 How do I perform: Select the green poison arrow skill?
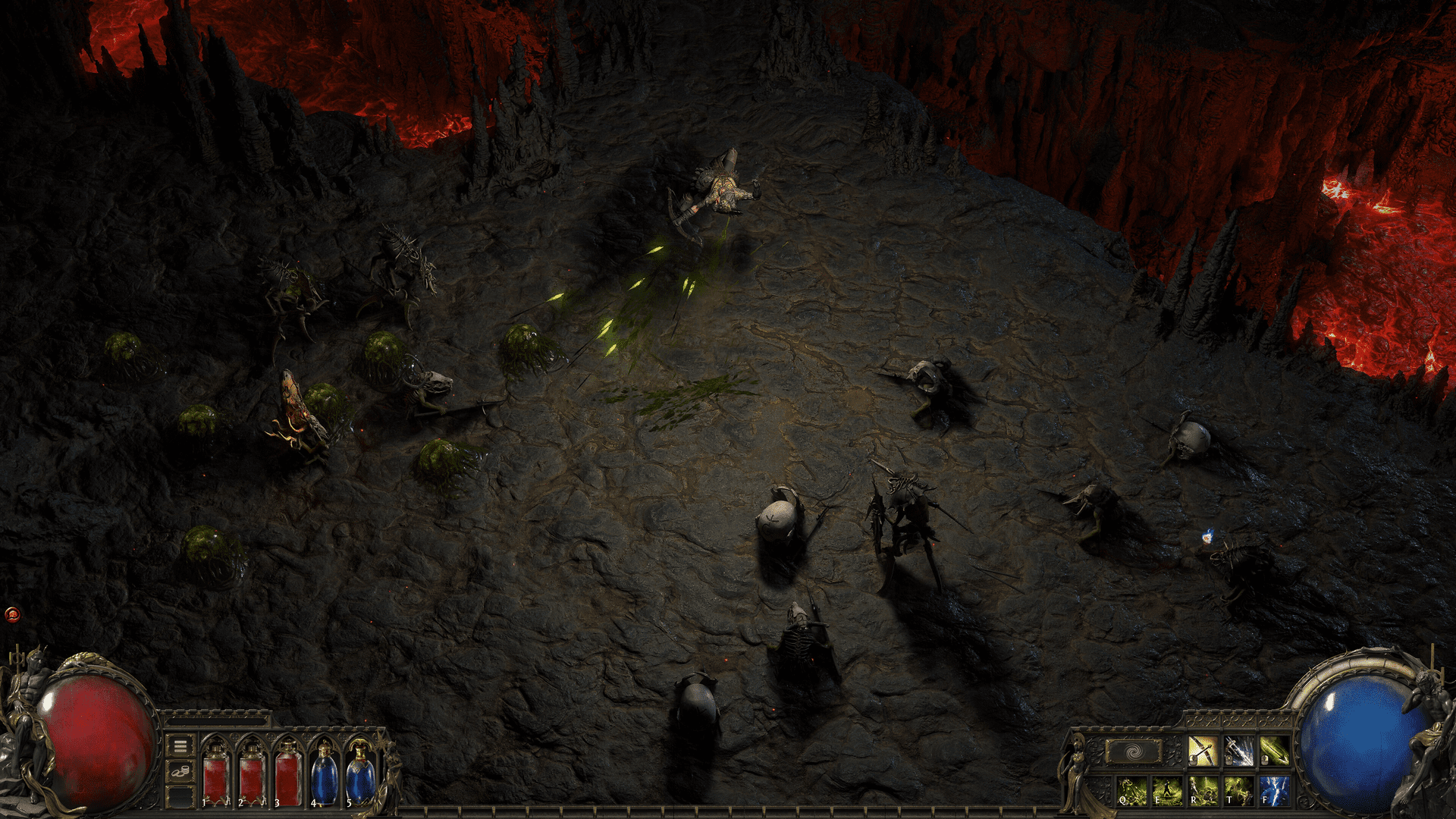[1274, 751]
